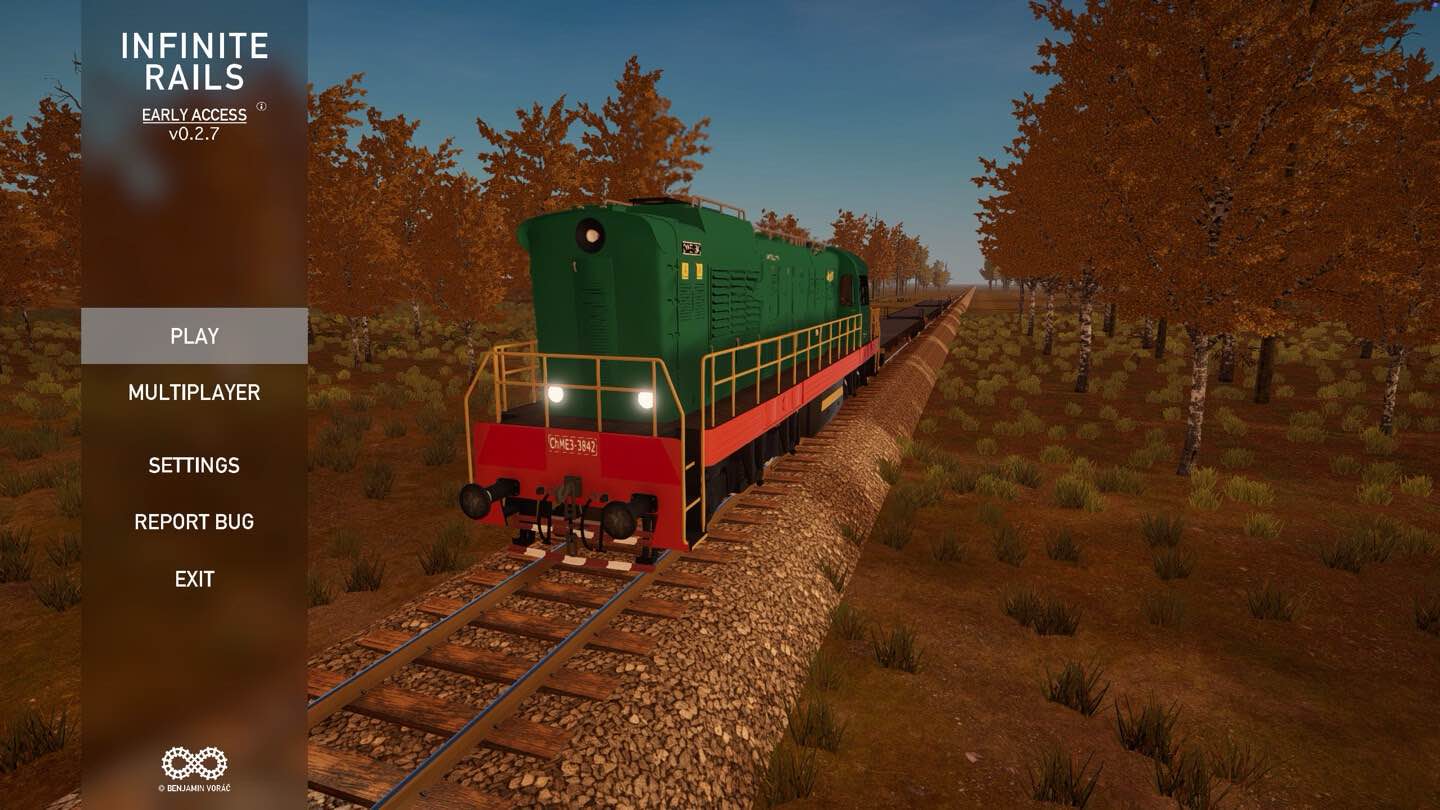Open the SETTINGS menu
The image size is (1440, 810).
pyautogui.click(x=194, y=465)
